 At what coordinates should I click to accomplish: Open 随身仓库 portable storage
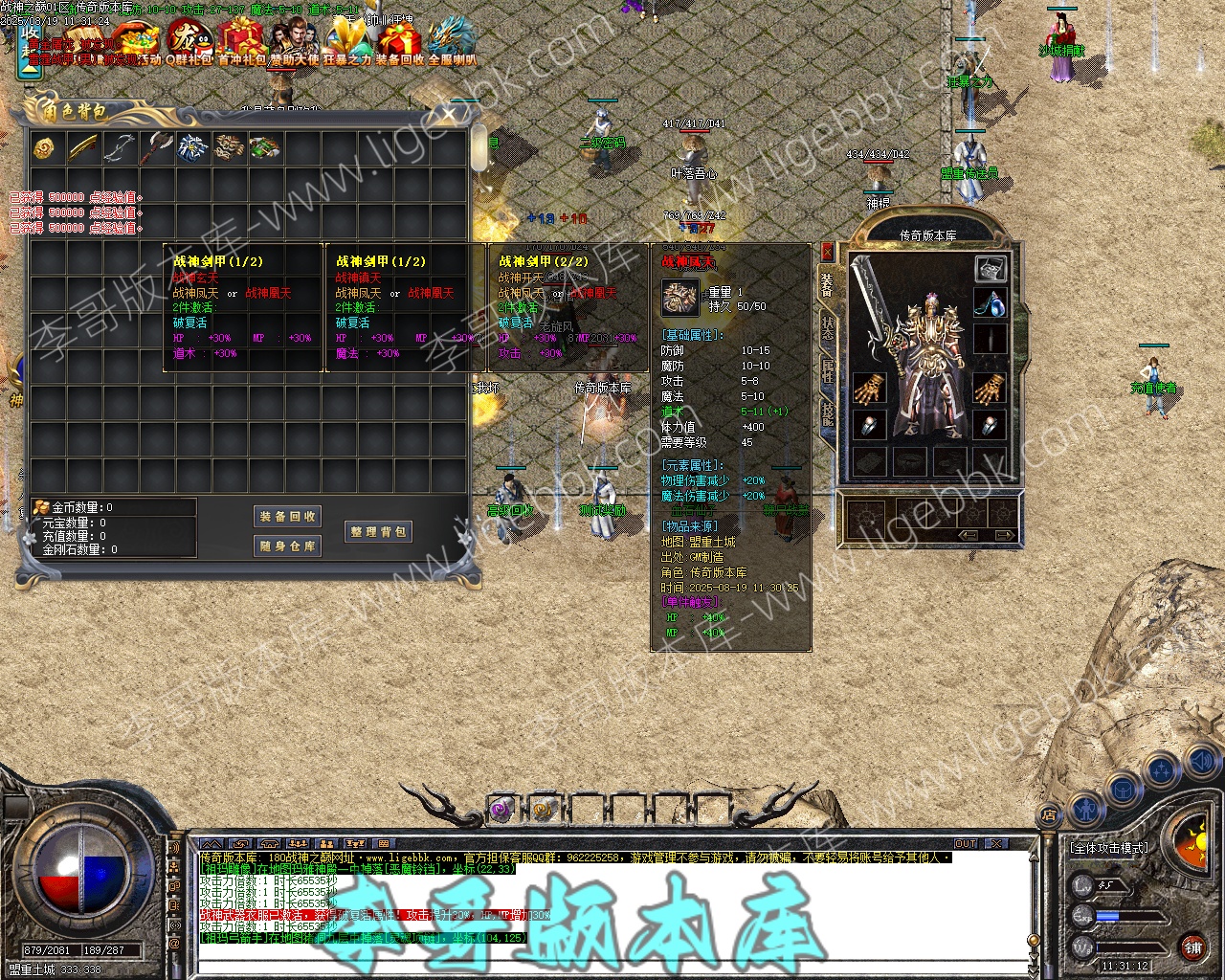[x=288, y=546]
